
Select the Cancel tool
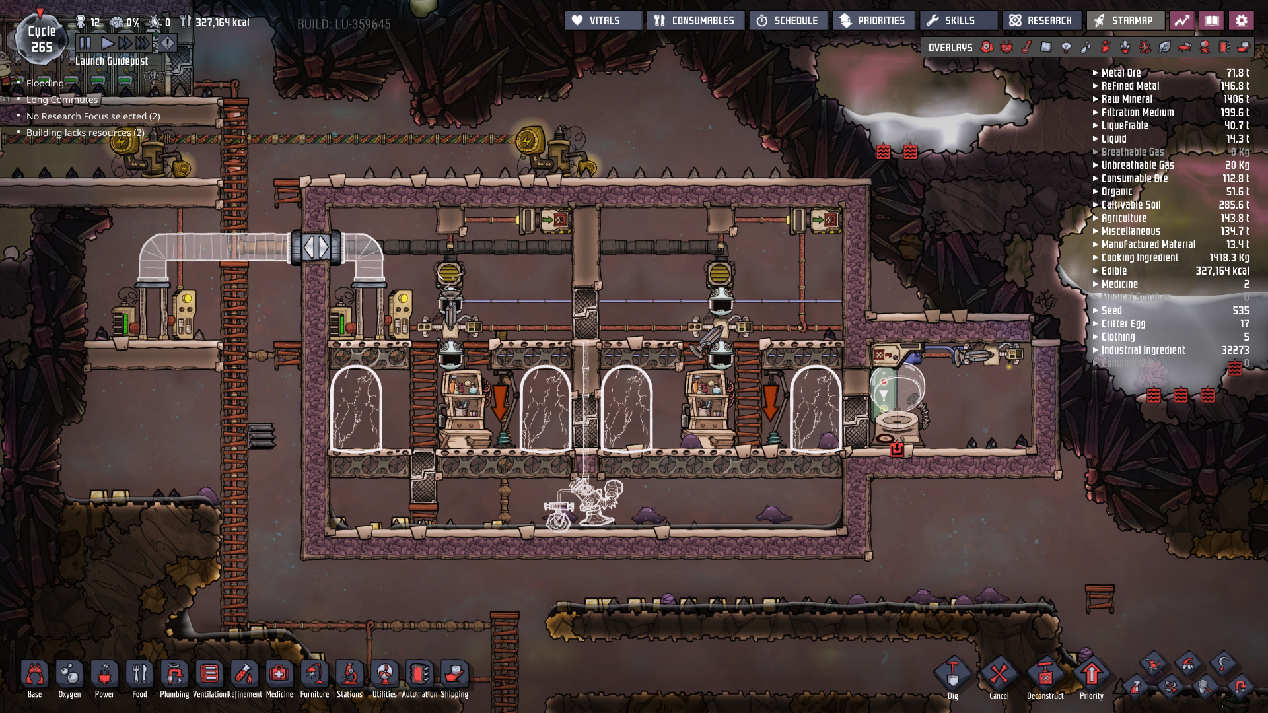[x=998, y=674]
